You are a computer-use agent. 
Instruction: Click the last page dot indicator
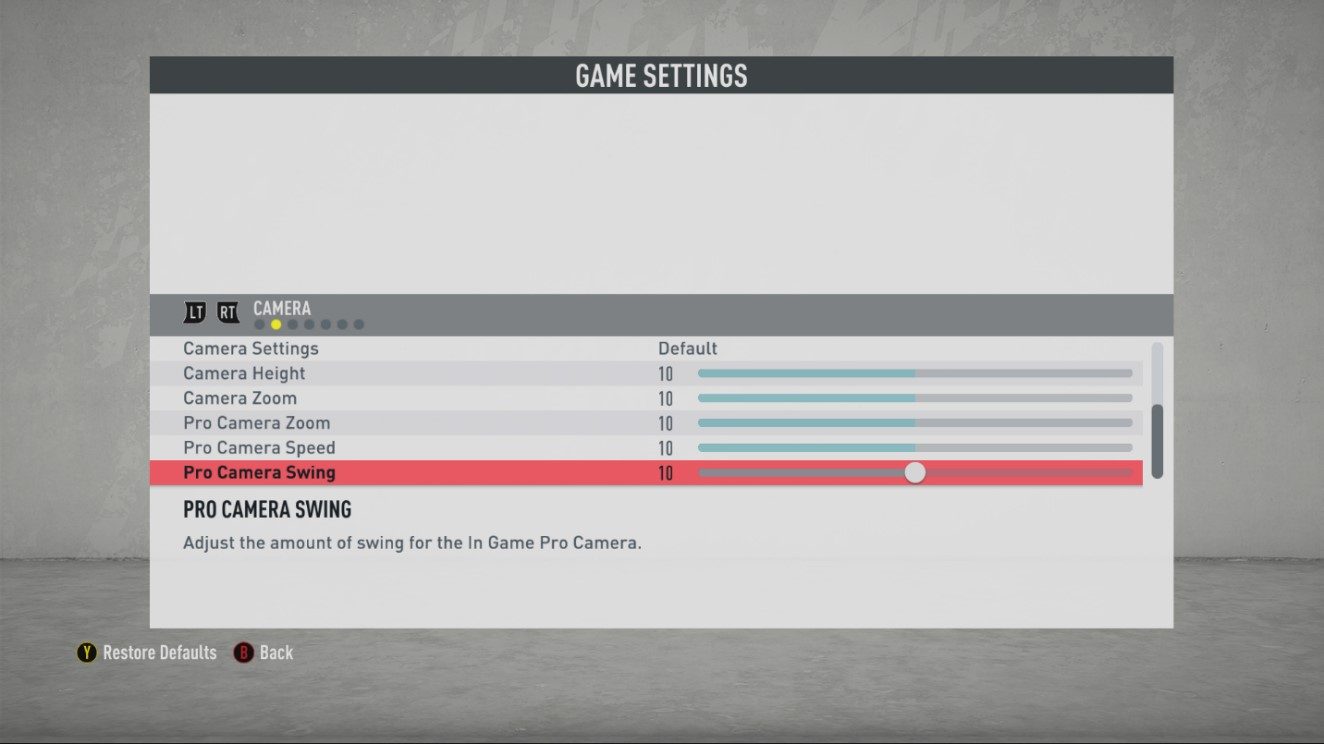coord(359,324)
